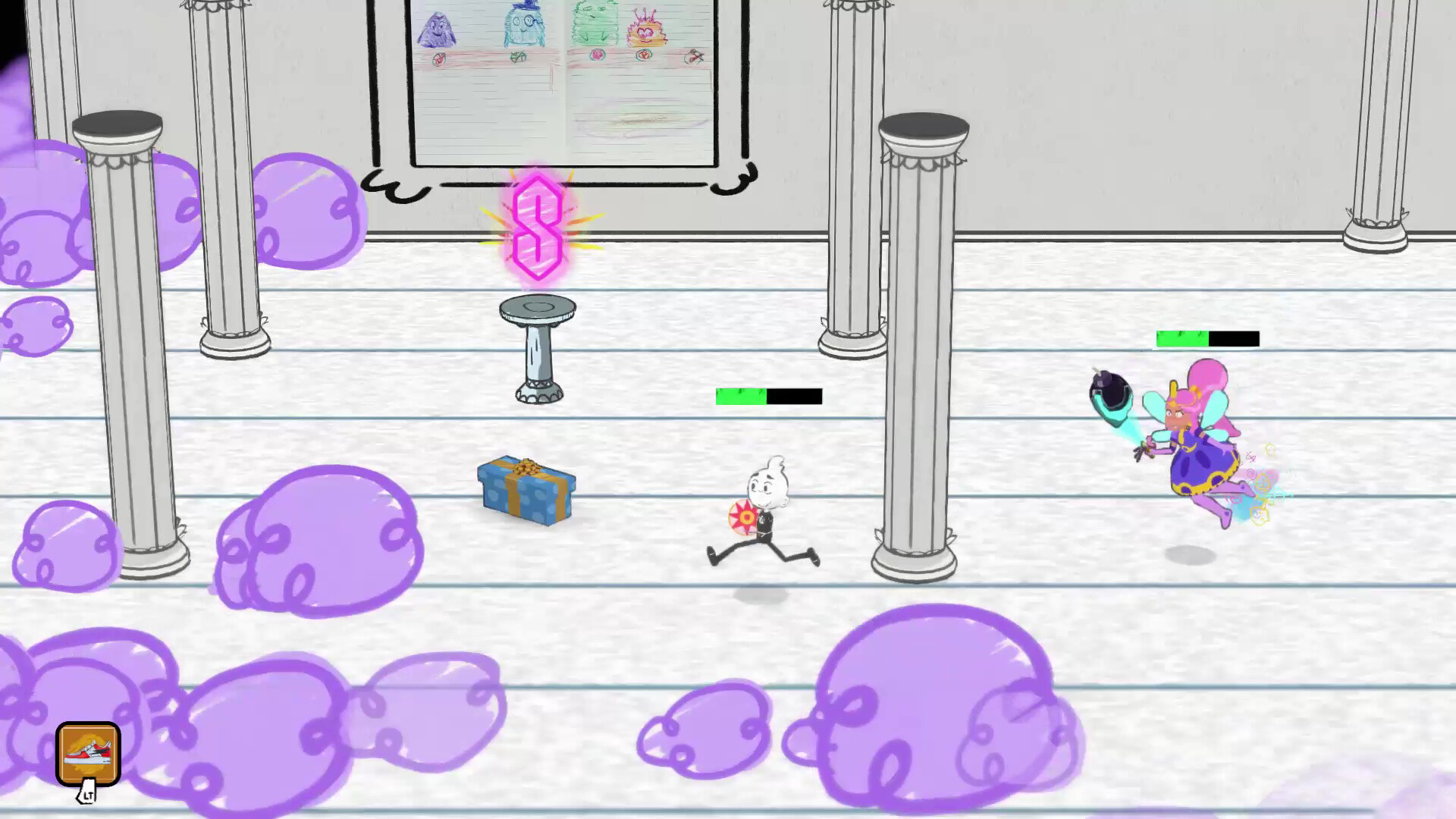Image resolution: width=1456 pixels, height=819 pixels.
Task: Click the green cactus monster drawing on the poster
Action: [x=595, y=23]
